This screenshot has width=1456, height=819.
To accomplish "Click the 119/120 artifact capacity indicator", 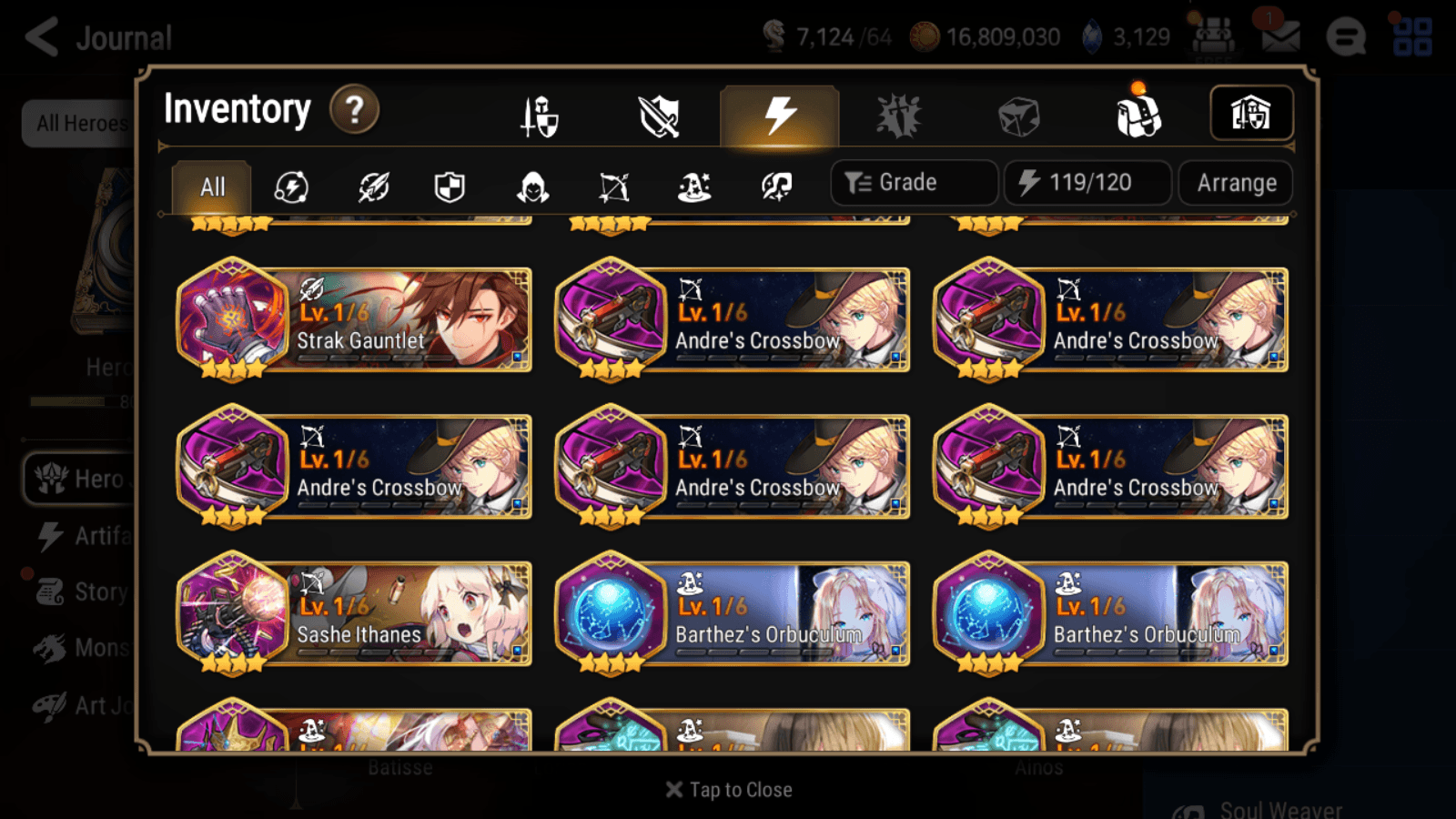I will (1087, 182).
